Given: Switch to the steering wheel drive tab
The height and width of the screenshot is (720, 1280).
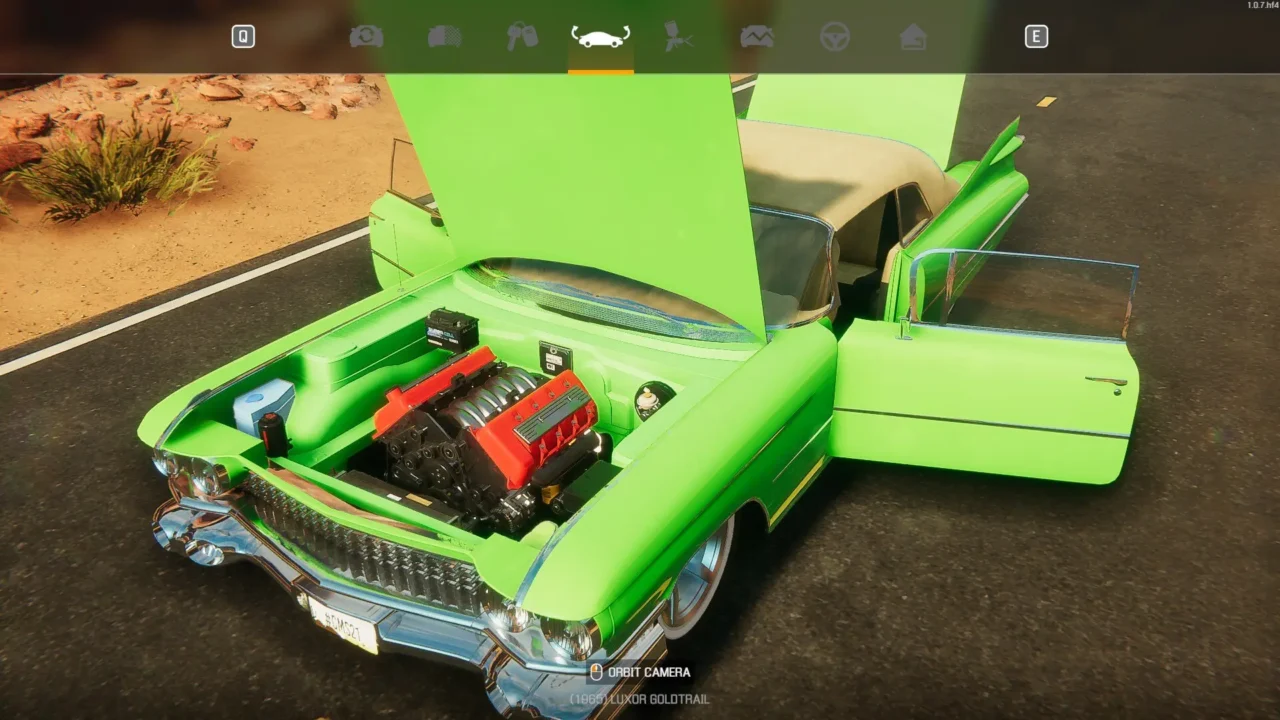Looking at the screenshot, I should pos(834,37).
